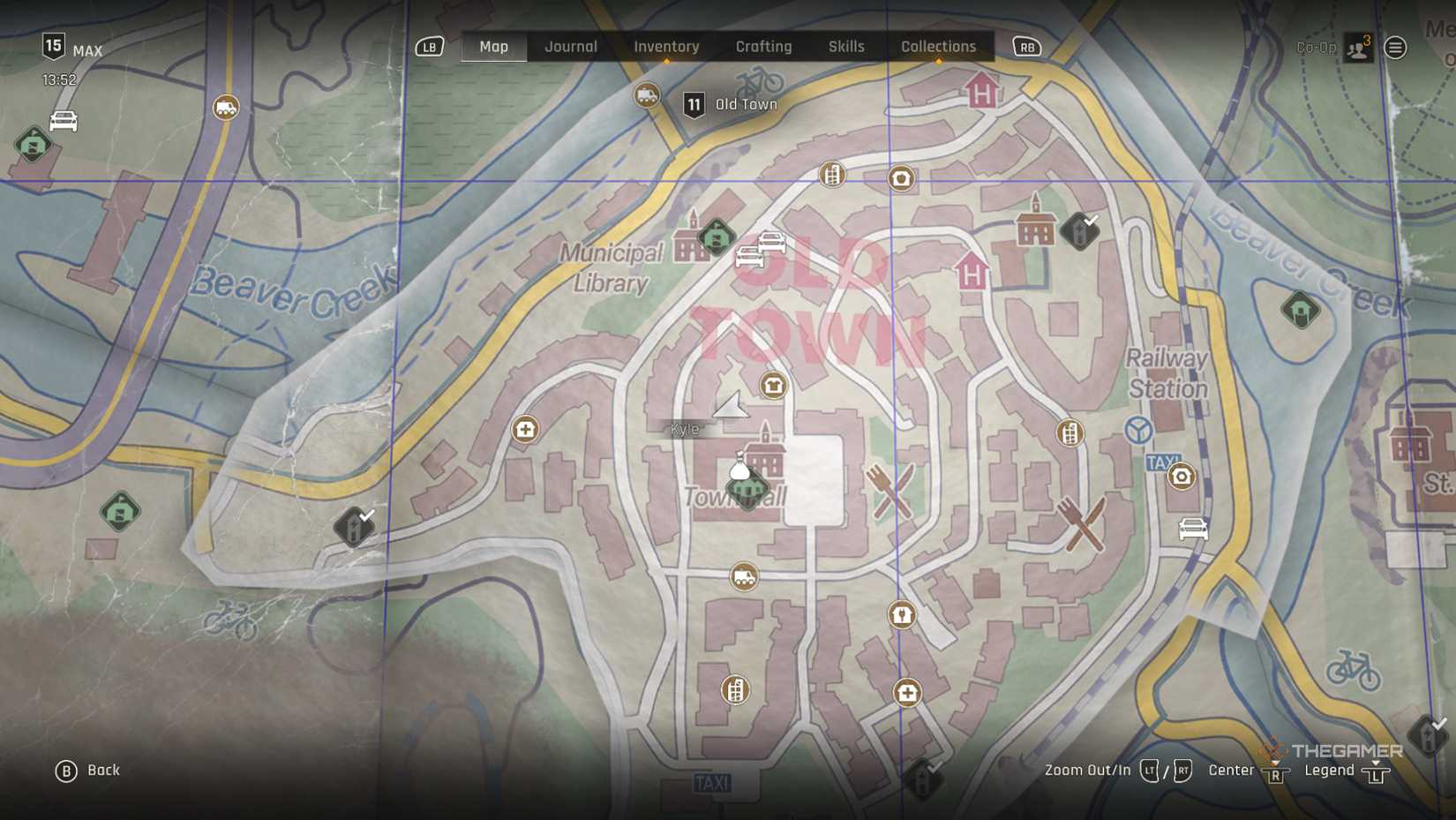Click the camera marker below Railway Station
The image size is (1456, 820).
1181,477
